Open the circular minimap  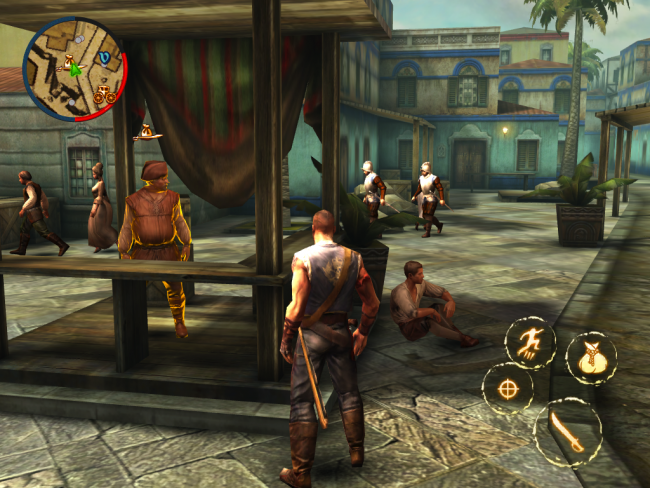tap(74, 69)
